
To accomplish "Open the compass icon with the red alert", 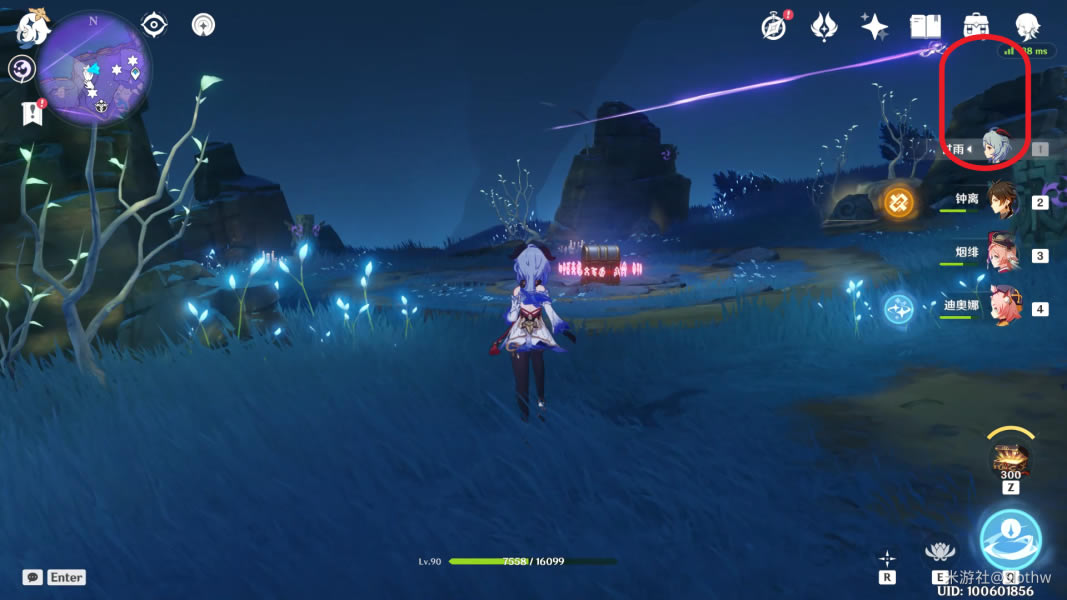I will click(x=774, y=27).
